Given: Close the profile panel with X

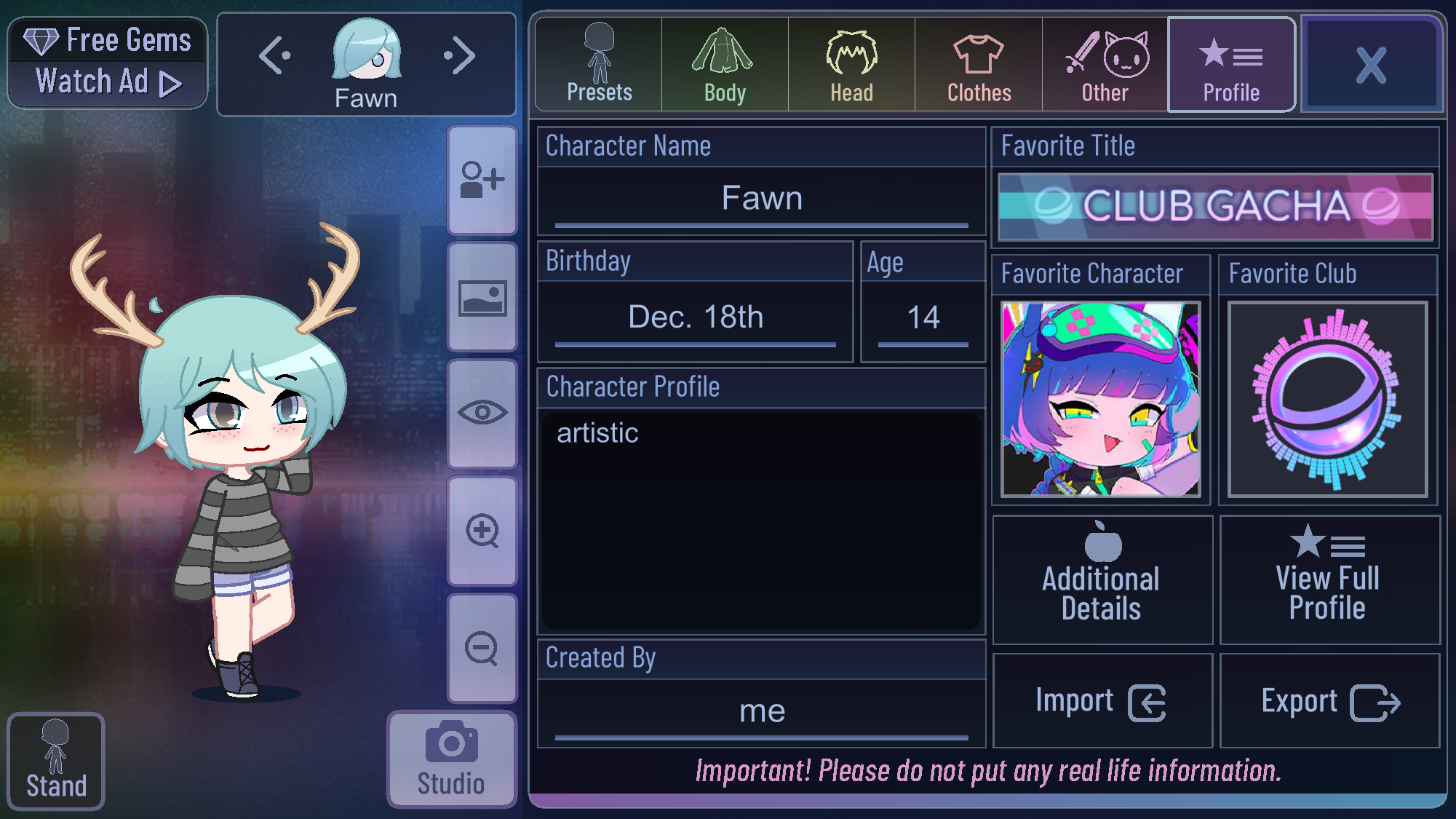Looking at the screenshot, I should point(1371,65).
